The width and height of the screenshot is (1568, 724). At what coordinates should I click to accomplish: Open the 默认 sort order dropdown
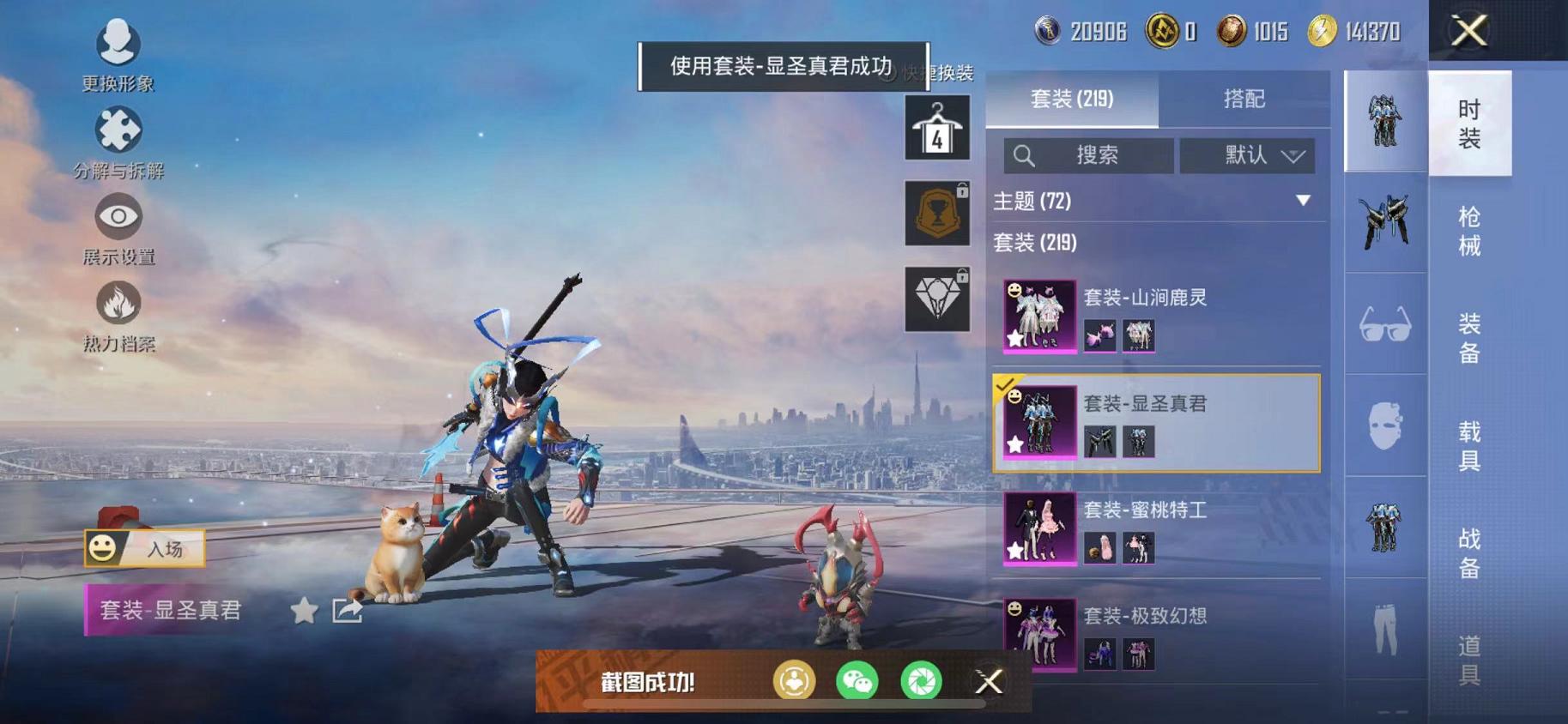1247,155
